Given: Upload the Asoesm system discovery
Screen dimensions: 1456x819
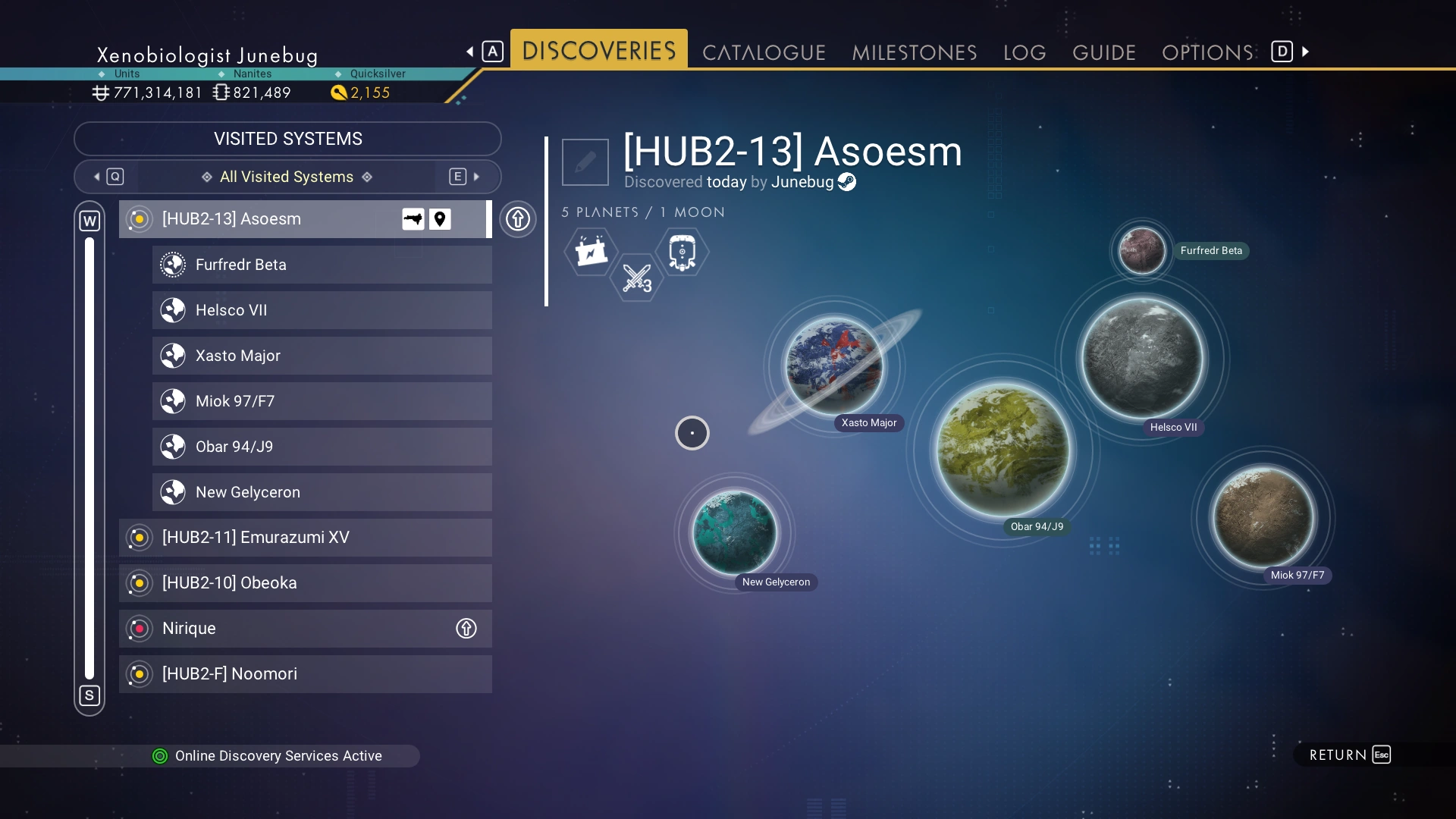Looking at the screenshot, I should (x=518, y=219).
